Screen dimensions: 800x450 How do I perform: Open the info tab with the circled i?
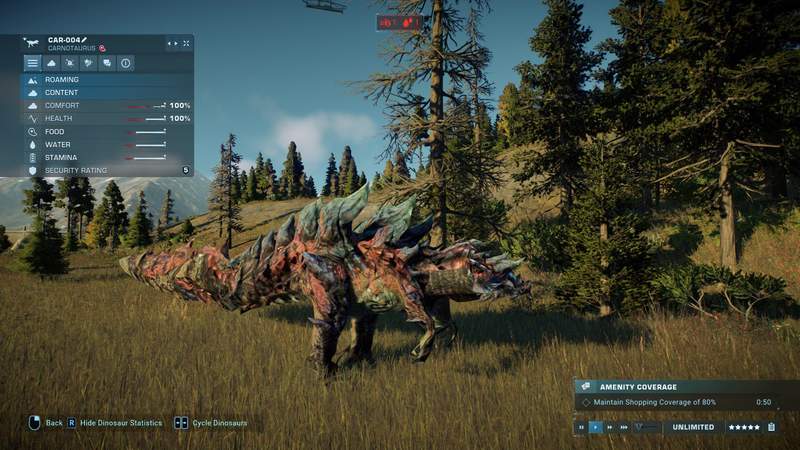coord(126,63)
